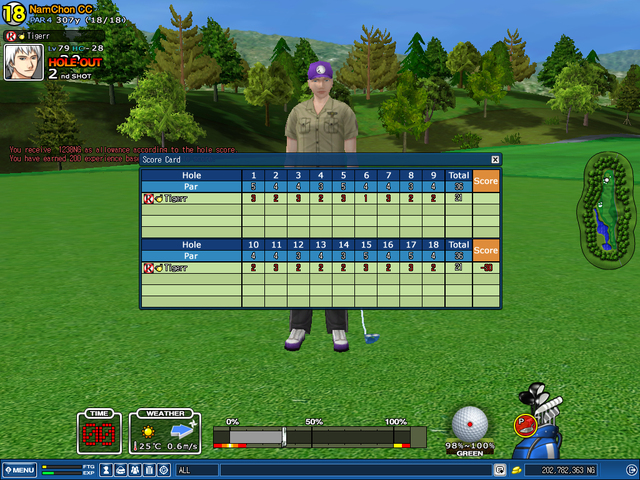This screenshot has width=640, height=480.
Task: Open the gear settings icon
Action: point(162,470)
